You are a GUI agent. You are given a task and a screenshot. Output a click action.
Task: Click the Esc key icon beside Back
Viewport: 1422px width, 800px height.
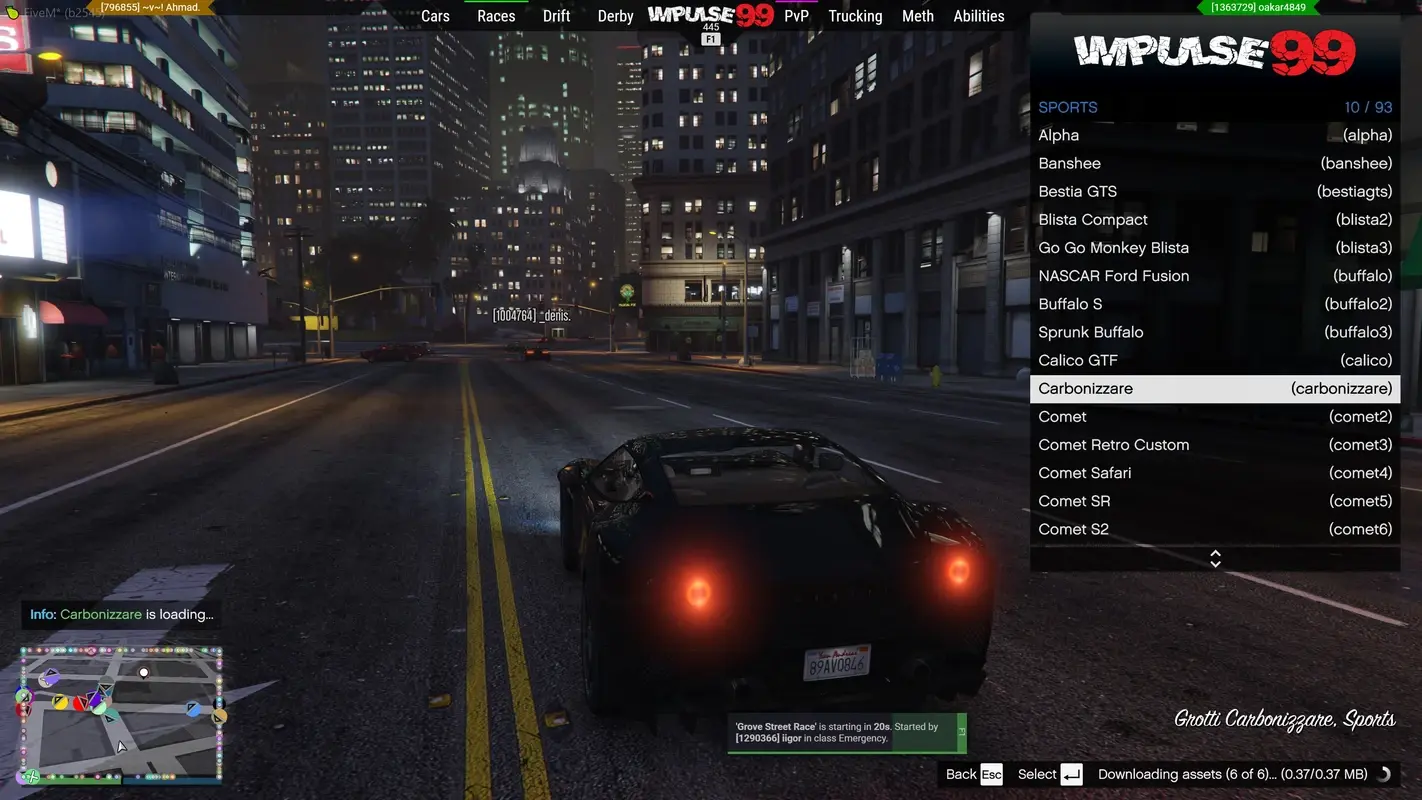click(x=991, y=774)
